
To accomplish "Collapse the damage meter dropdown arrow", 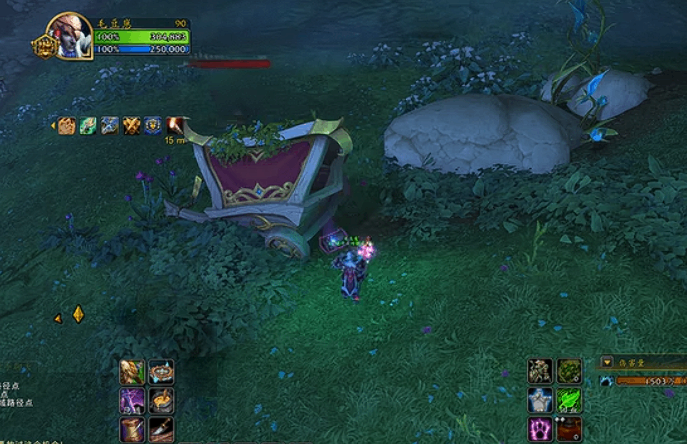I will [x=608, y=362].
